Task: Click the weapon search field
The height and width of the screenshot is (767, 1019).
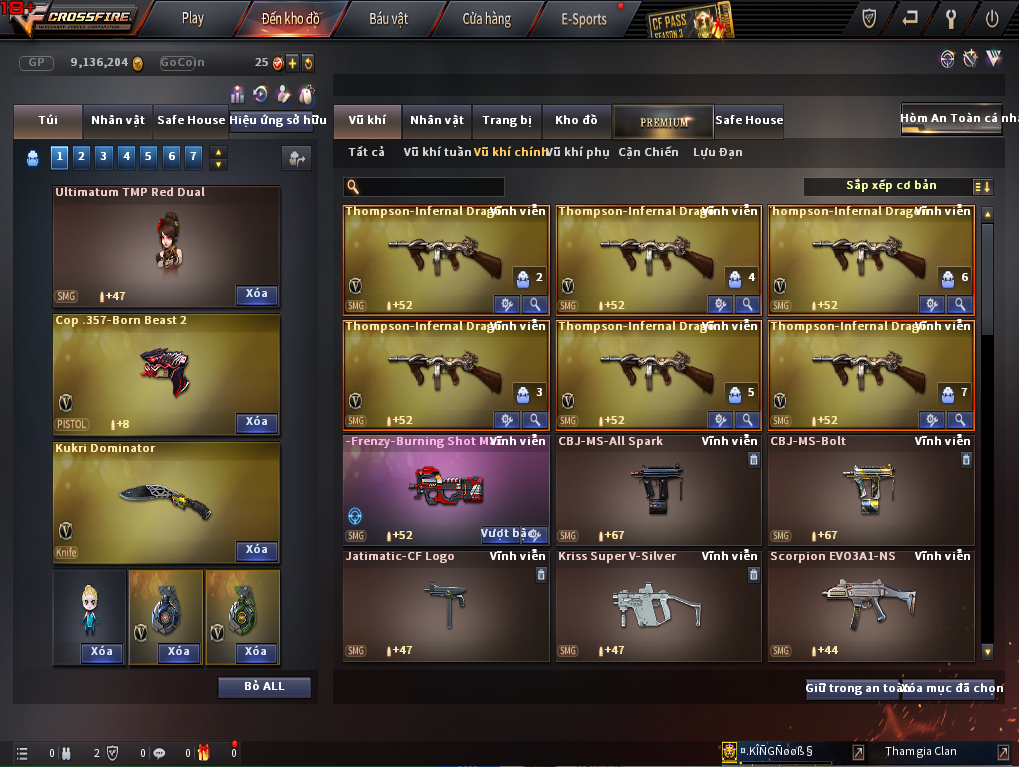Action: (430, 187)
